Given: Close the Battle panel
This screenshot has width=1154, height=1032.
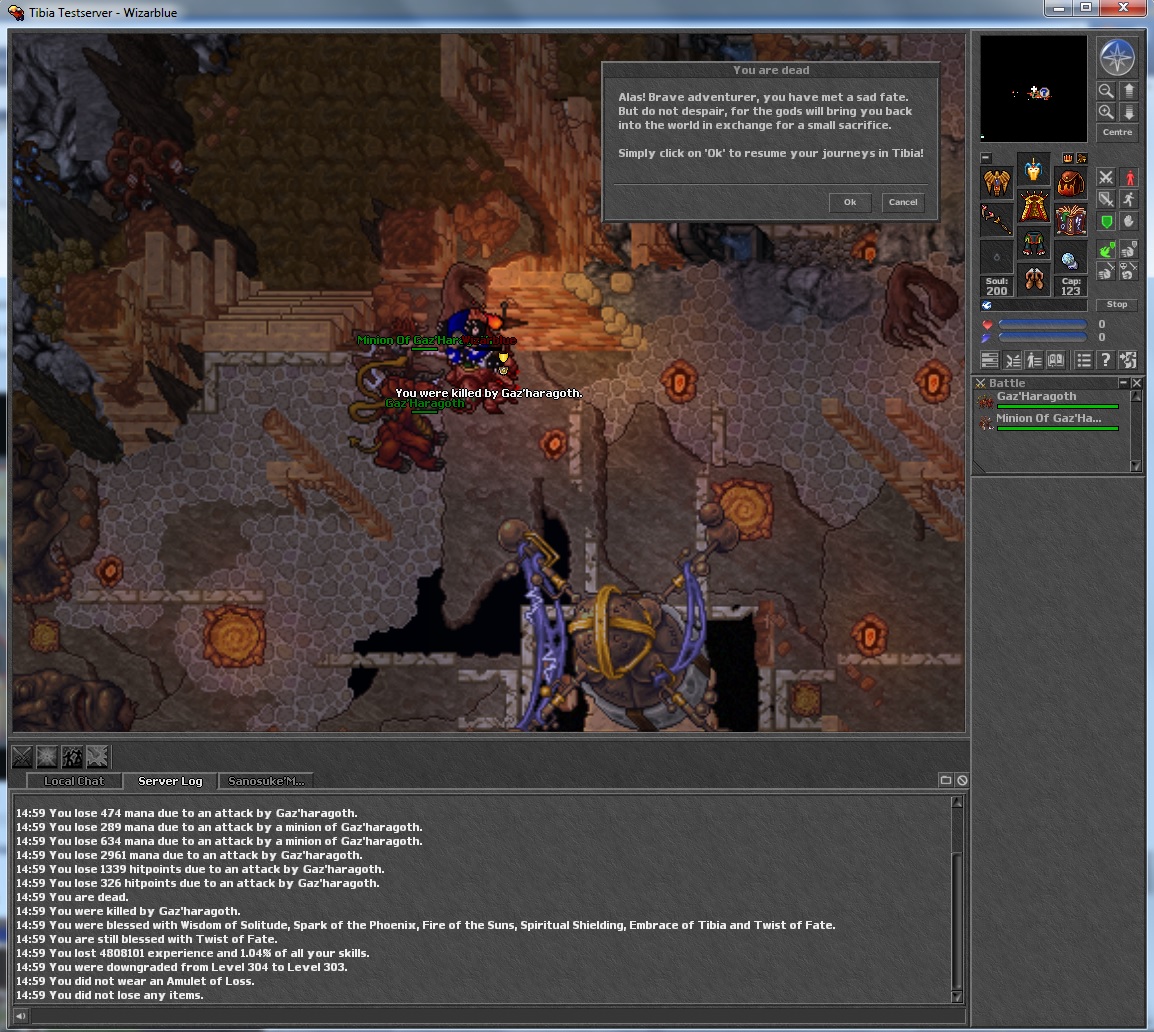Looking at the screenshot, I should 1136,383.
